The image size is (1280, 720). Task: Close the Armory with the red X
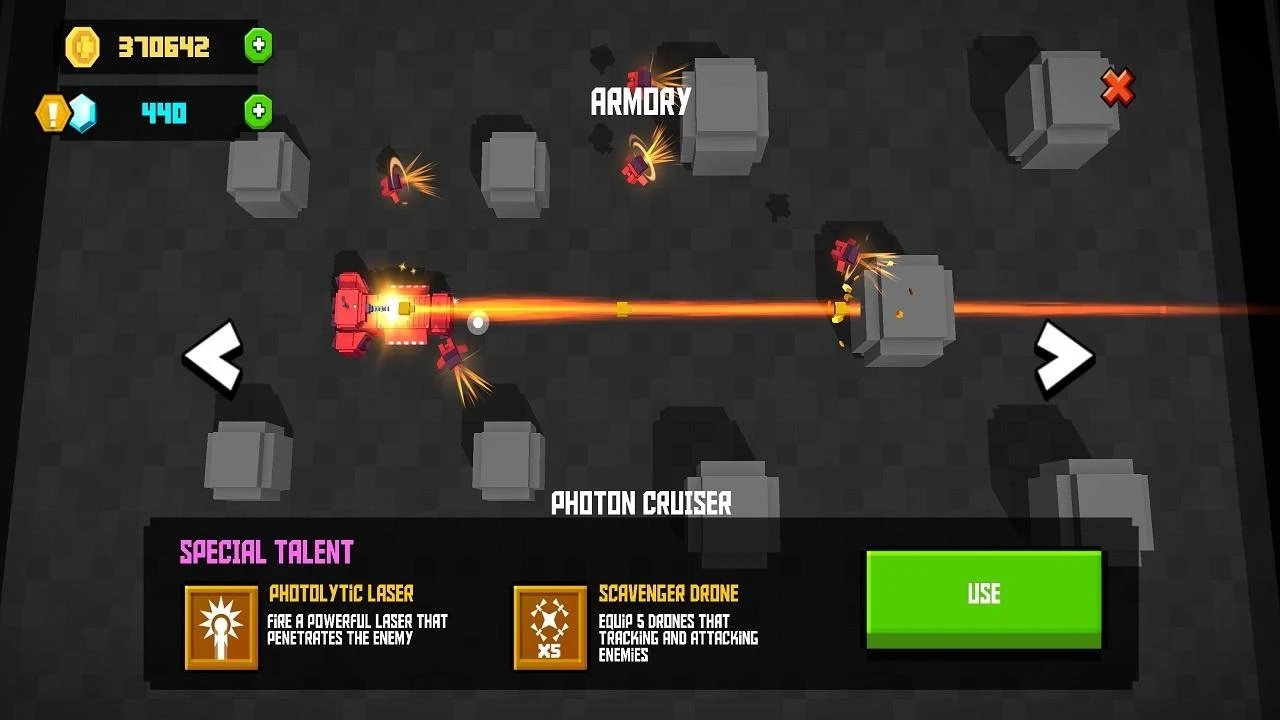1117,87
